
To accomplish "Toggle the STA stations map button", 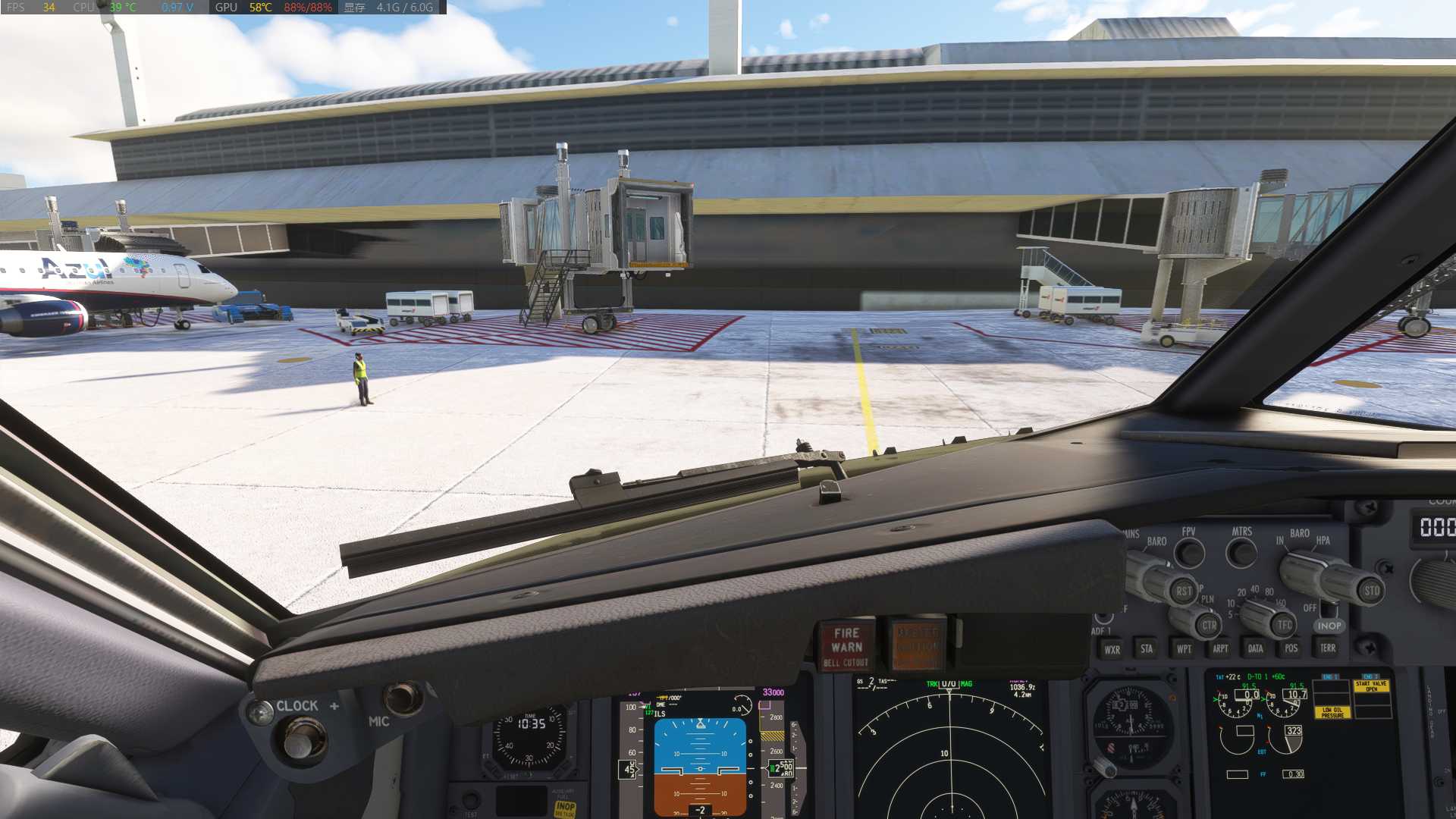I will [x=1147, y=649].
